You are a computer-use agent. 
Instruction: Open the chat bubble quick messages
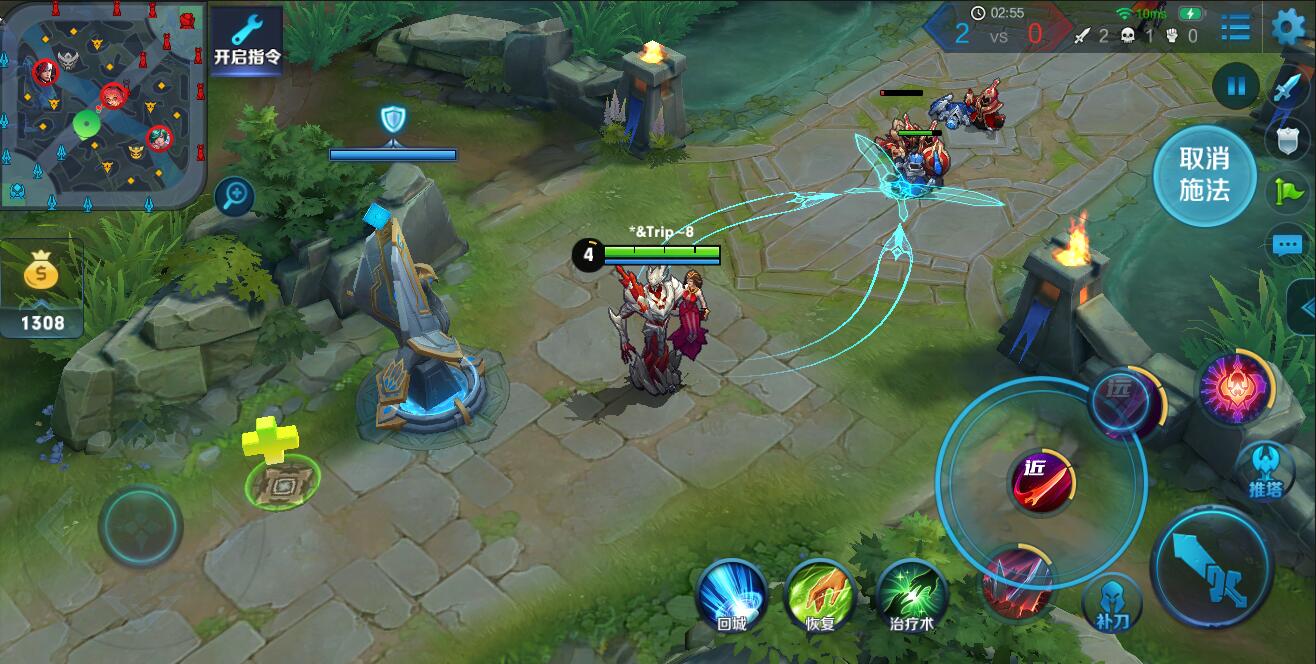pyautogui.click(x=1287, y=244)
